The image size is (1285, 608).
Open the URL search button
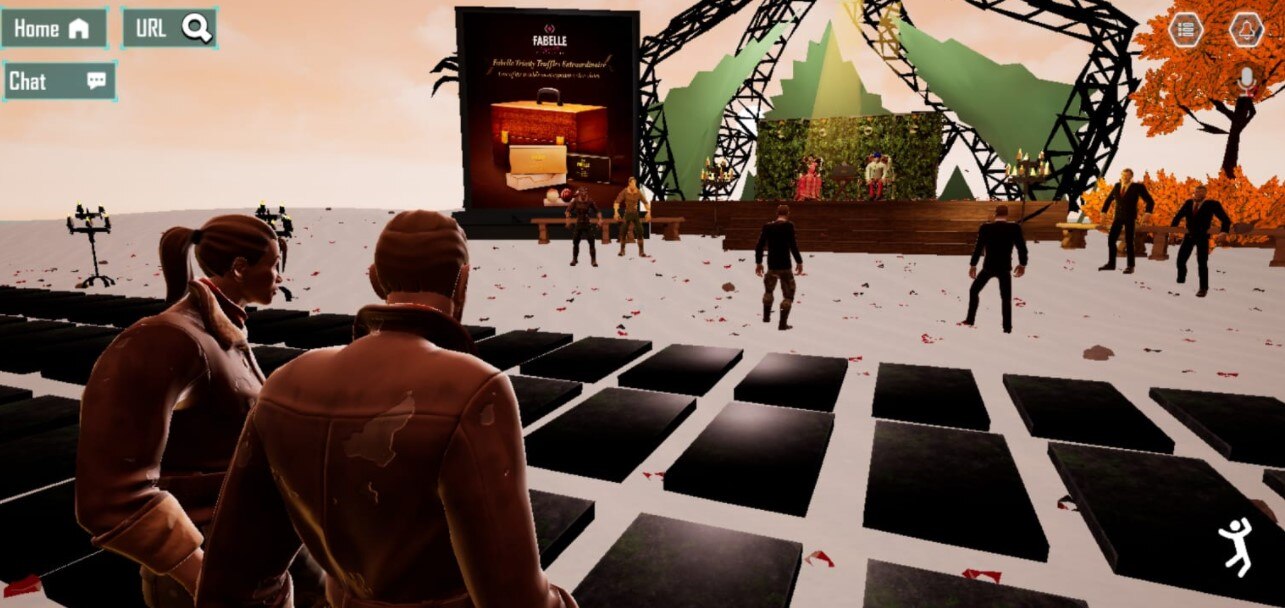click(169, 29)
